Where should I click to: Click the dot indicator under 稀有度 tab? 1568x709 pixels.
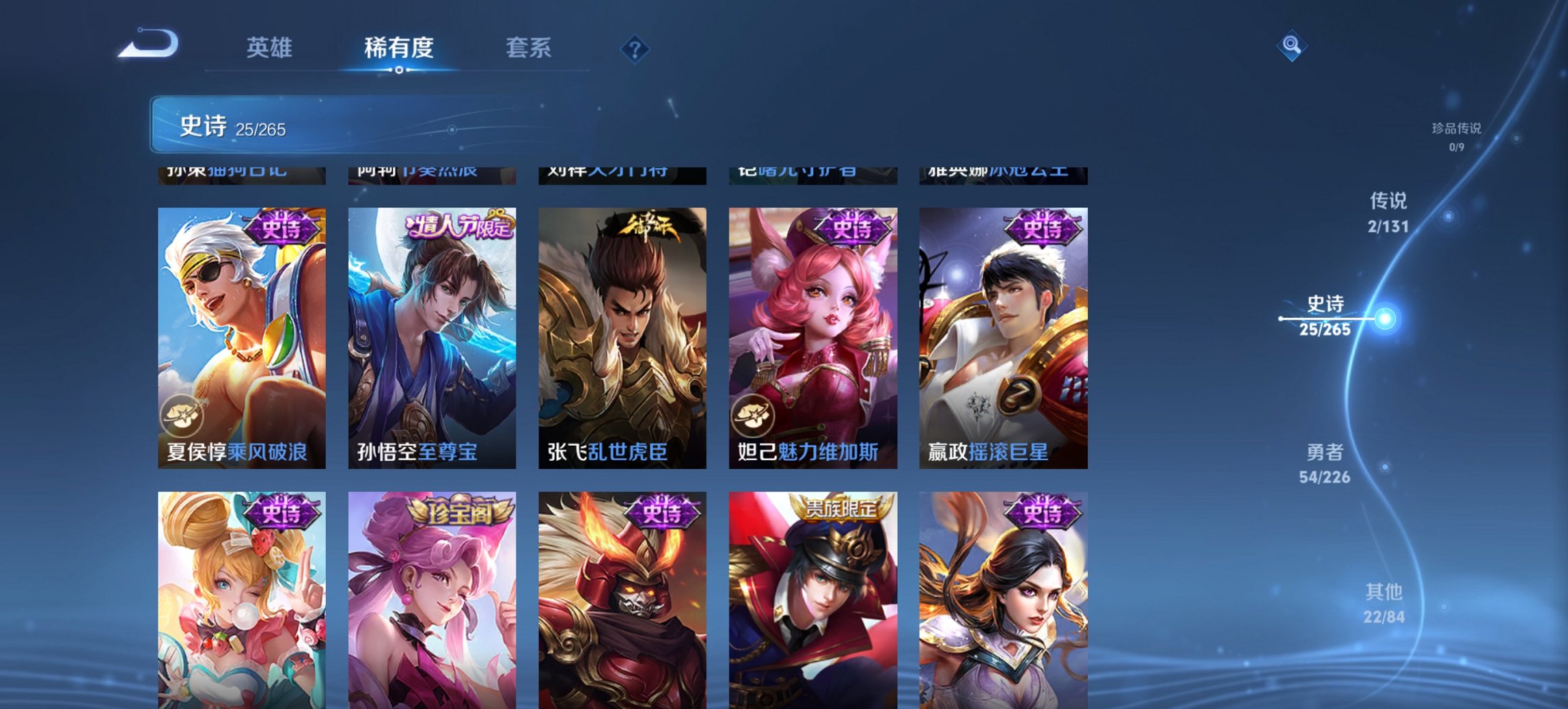point(398,70)
